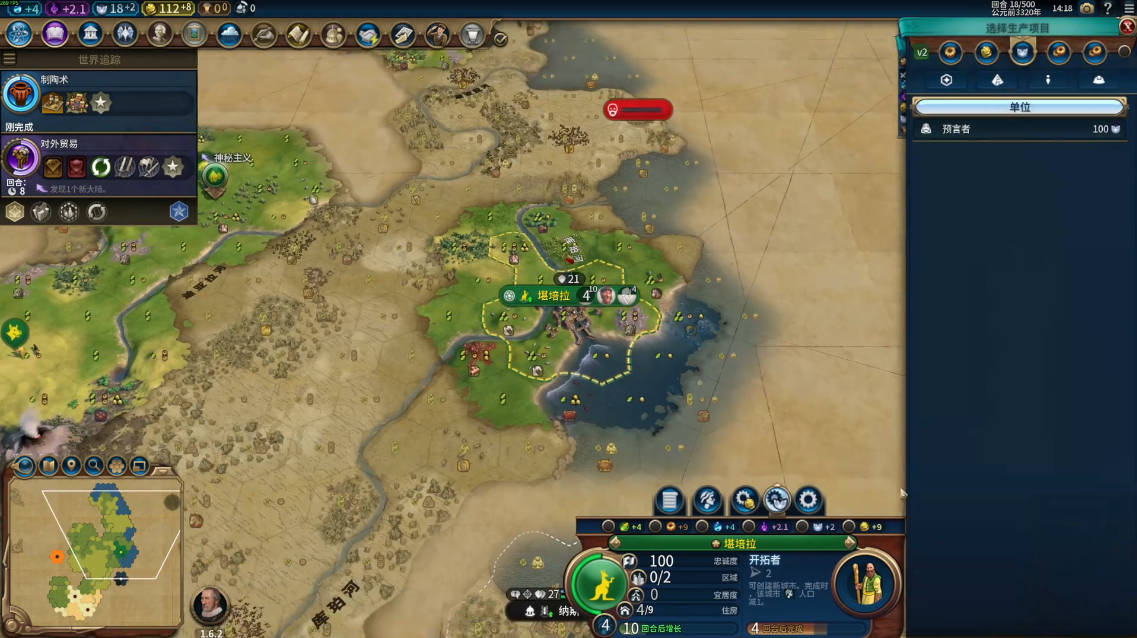Open the map pin tool above minimap
Image resolution: width=1137 pixels, height=638 pixels.
[71, 465]
